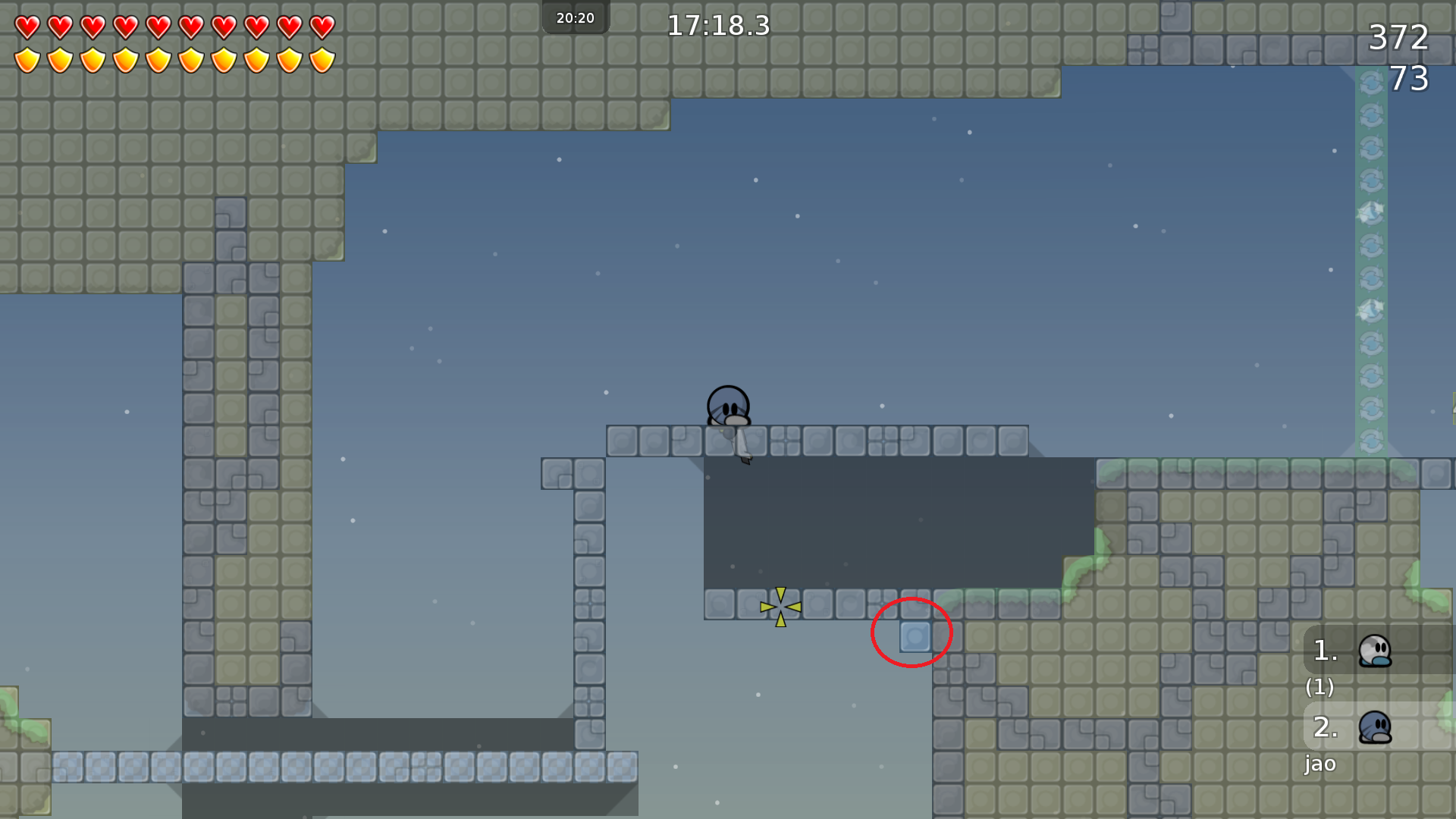This screenshot has width=1456, height=819.
Task: Select the last heart in the health row
Action: pos(322,25)
